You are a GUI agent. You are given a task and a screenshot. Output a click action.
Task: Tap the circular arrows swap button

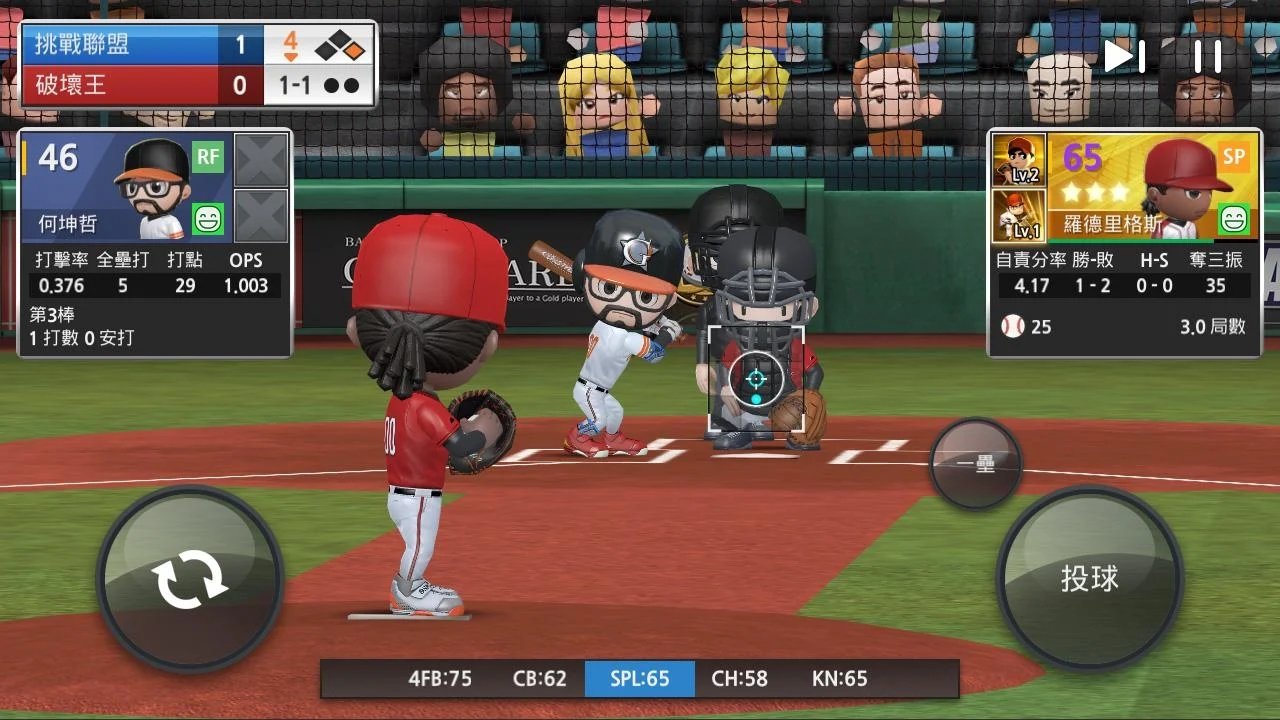[x=189, y=579]
